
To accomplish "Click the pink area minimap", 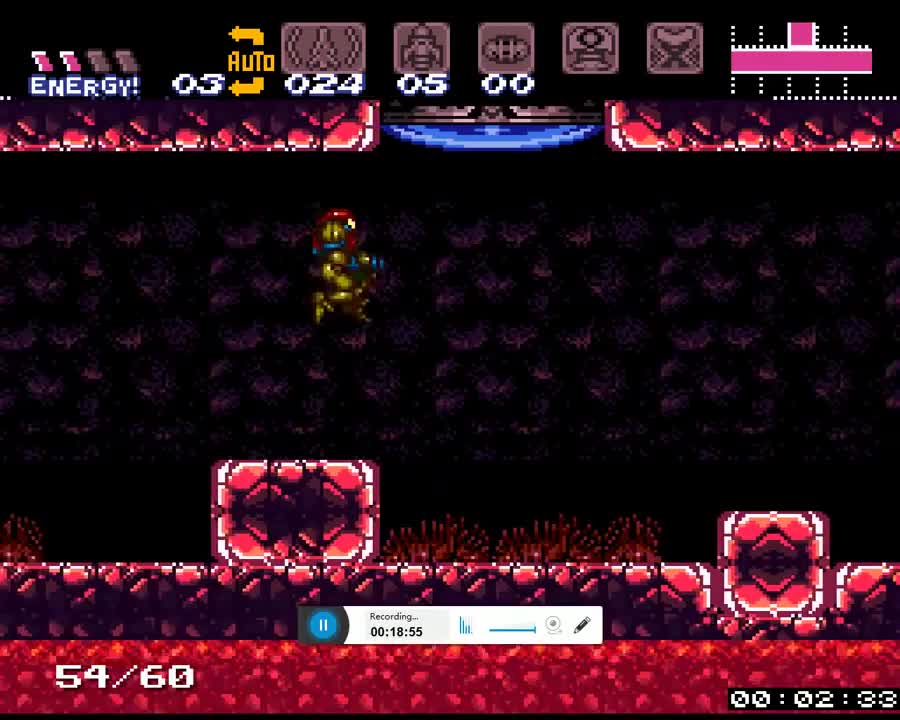I will (801, 58).
